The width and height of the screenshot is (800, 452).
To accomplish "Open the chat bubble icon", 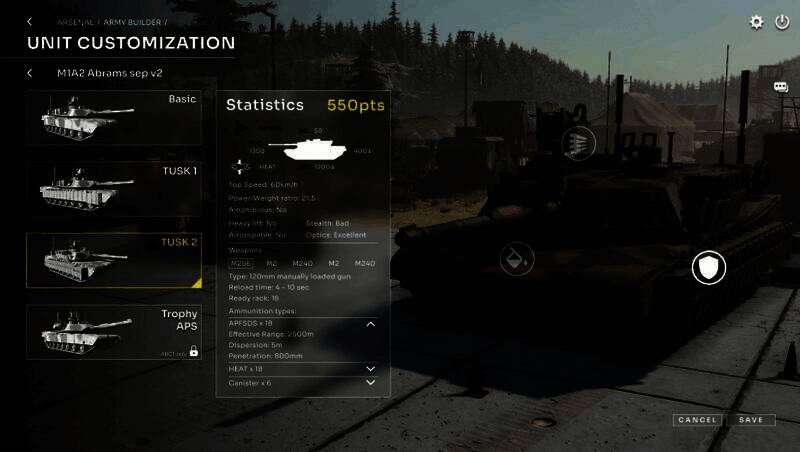I will 781,87.
